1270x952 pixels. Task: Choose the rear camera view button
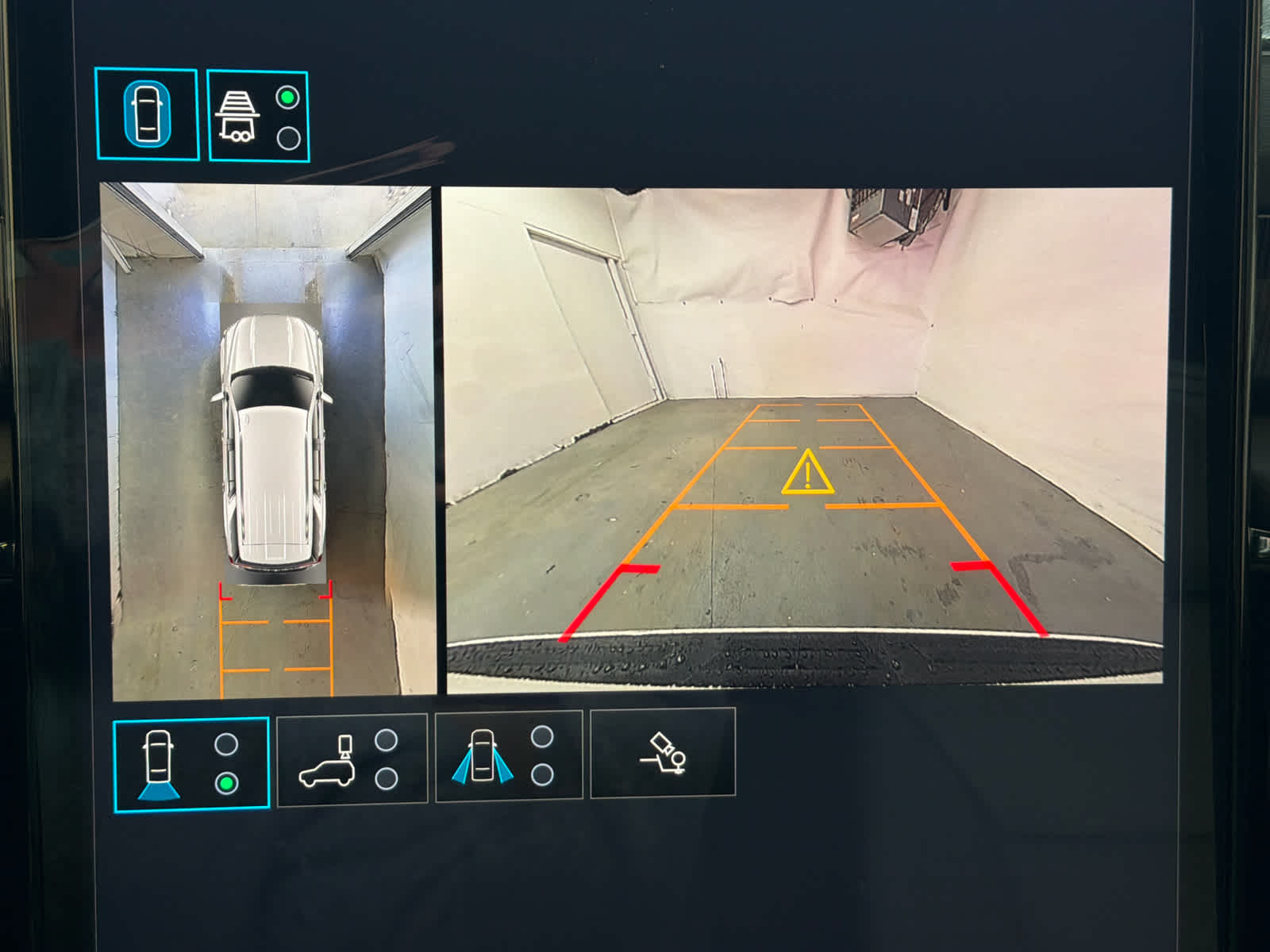coord(191,764)
